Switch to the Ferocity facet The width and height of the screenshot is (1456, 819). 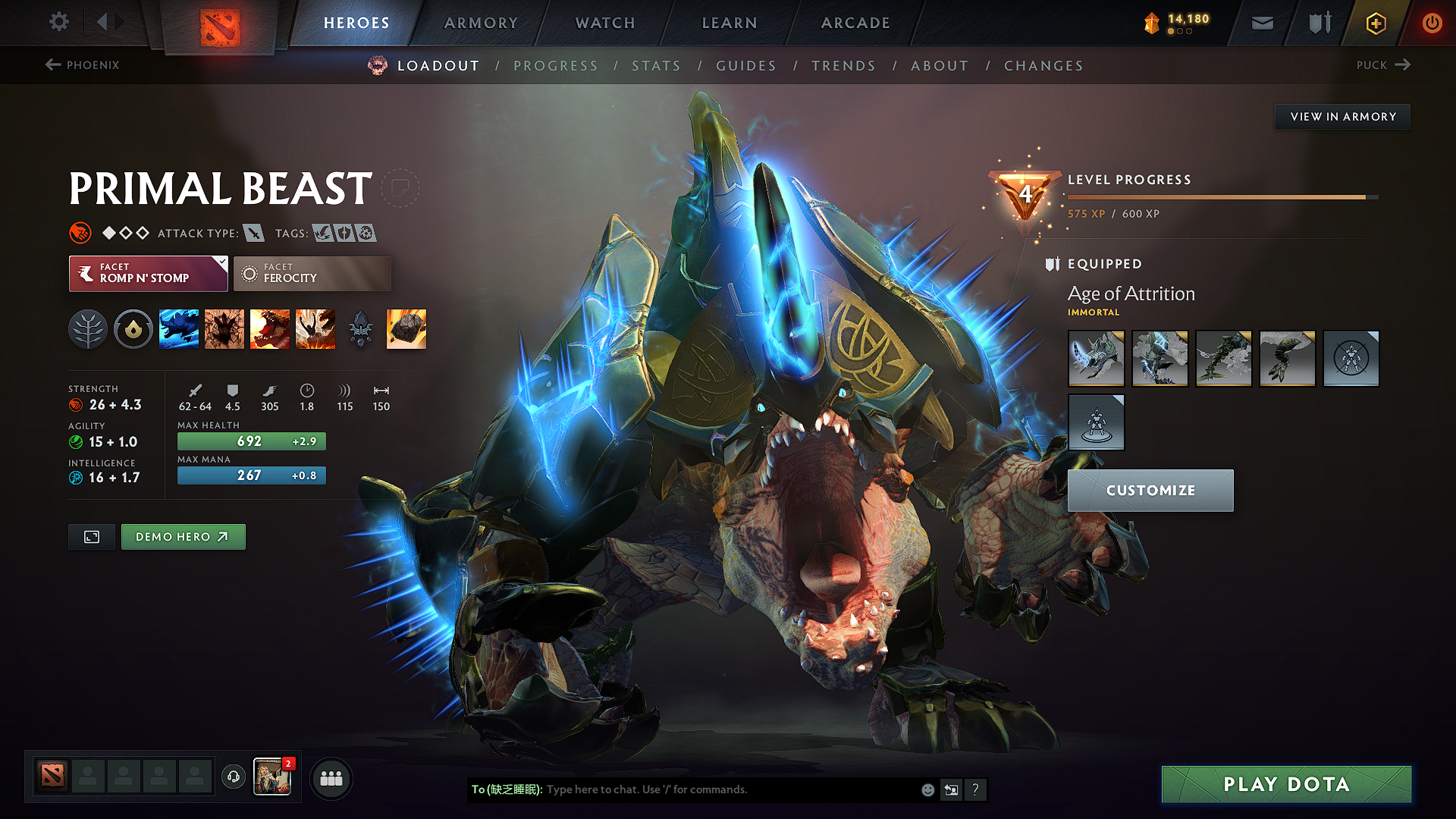[312, 274]
